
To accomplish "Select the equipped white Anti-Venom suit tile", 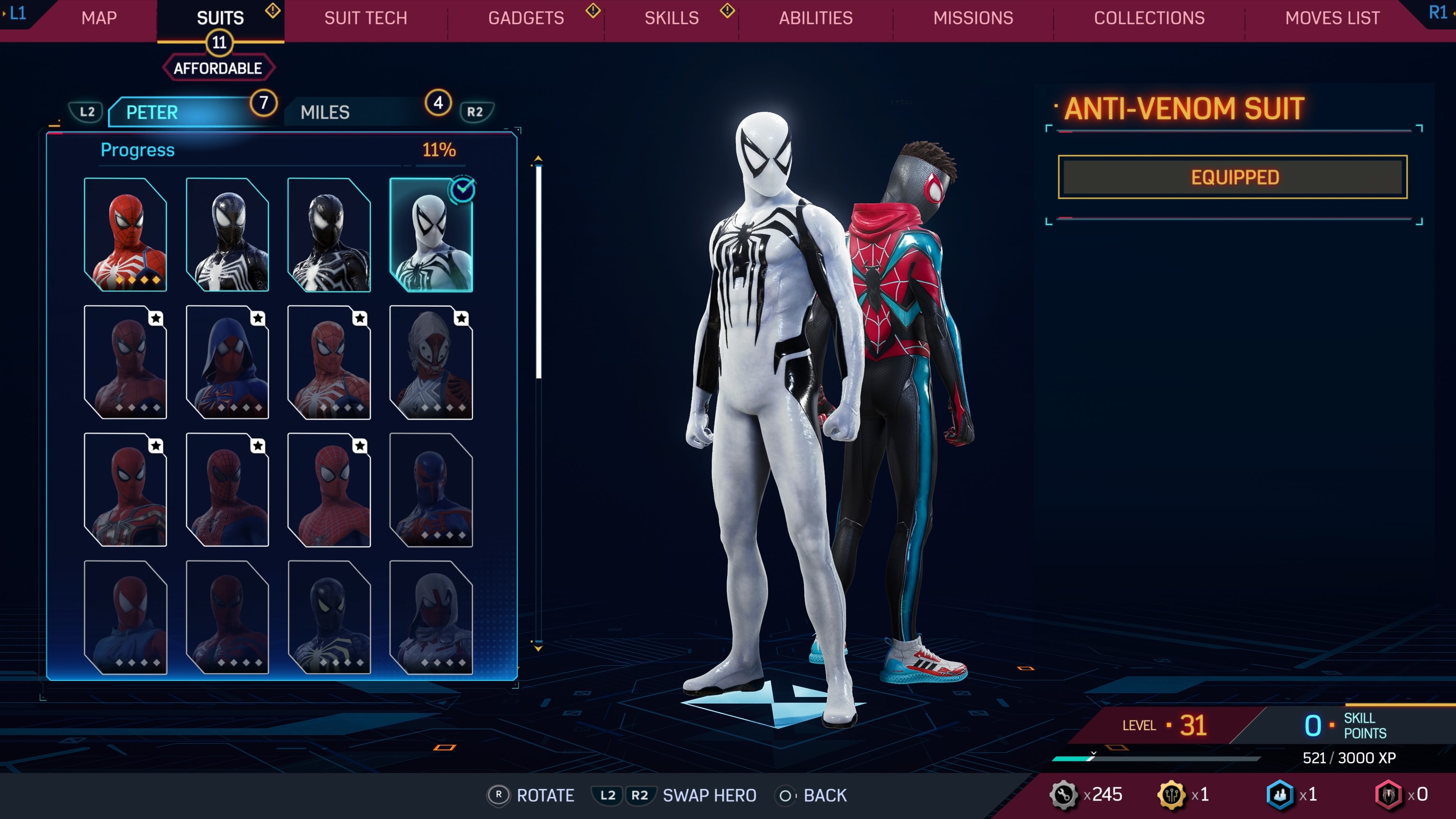I will coord(431,235).
